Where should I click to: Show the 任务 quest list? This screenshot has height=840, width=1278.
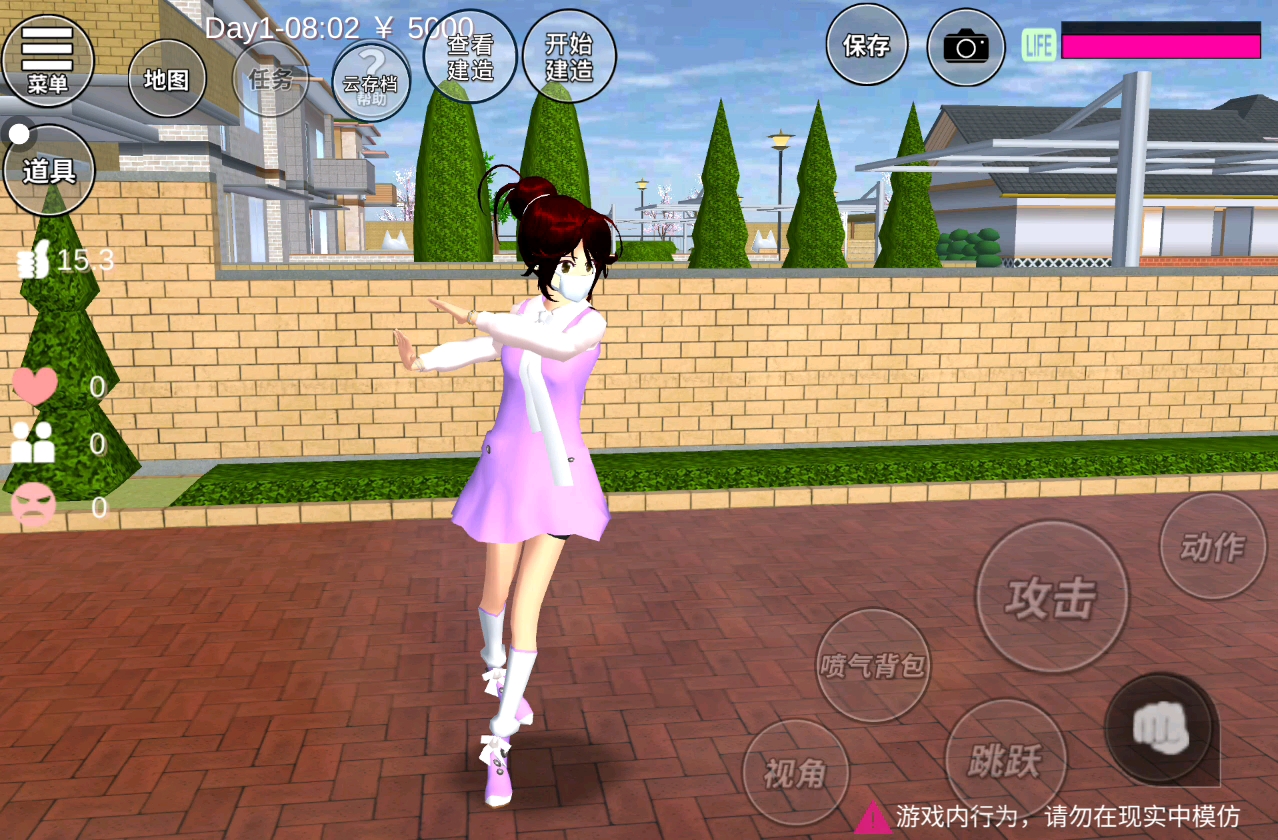point(270,79)
